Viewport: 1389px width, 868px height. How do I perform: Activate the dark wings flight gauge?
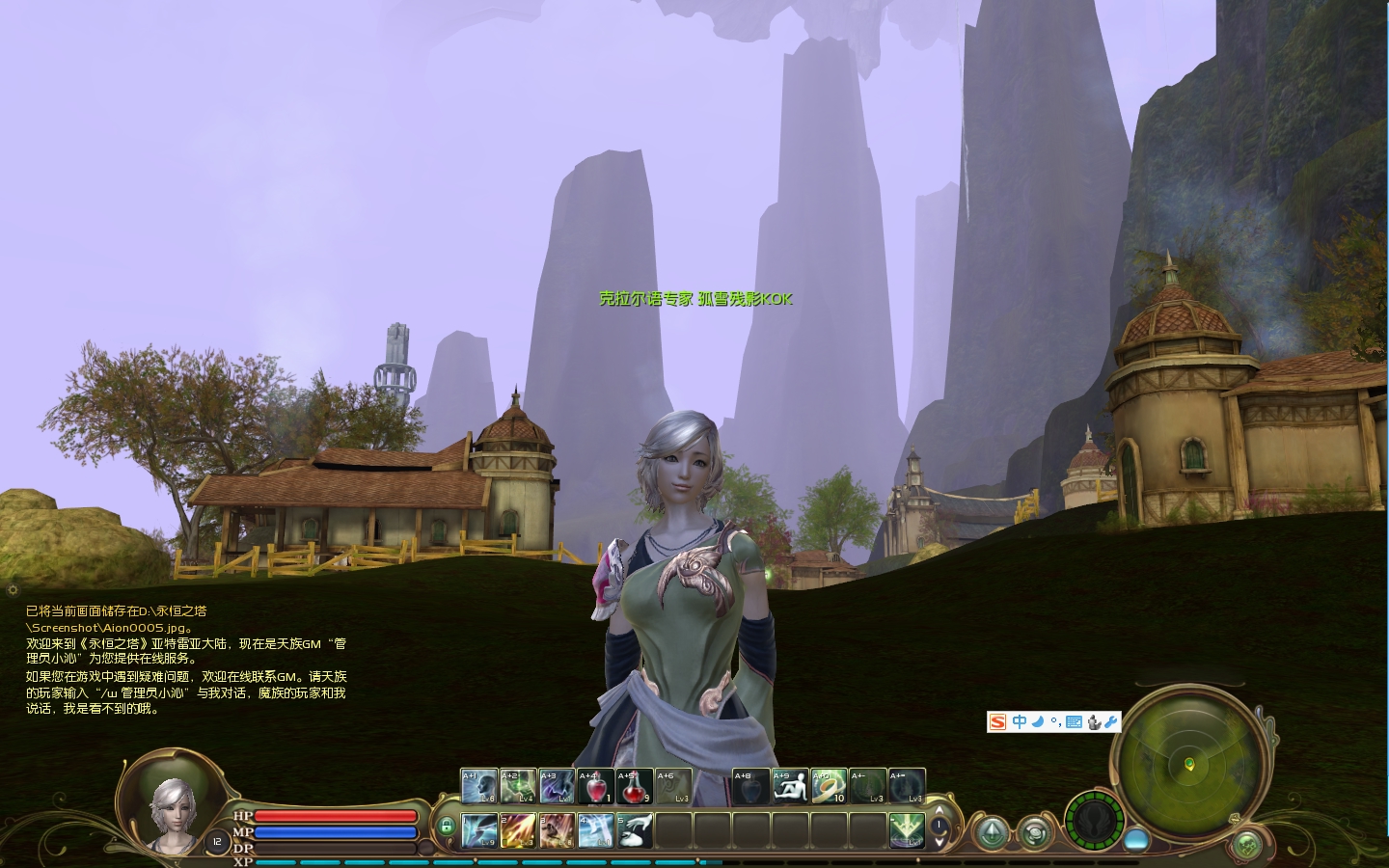(x=1094, y=820)
